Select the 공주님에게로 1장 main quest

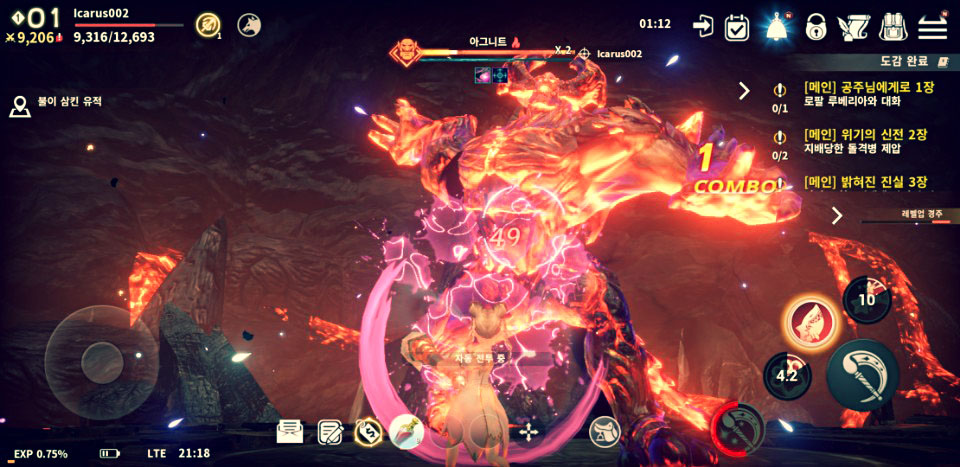coord(864,95)
